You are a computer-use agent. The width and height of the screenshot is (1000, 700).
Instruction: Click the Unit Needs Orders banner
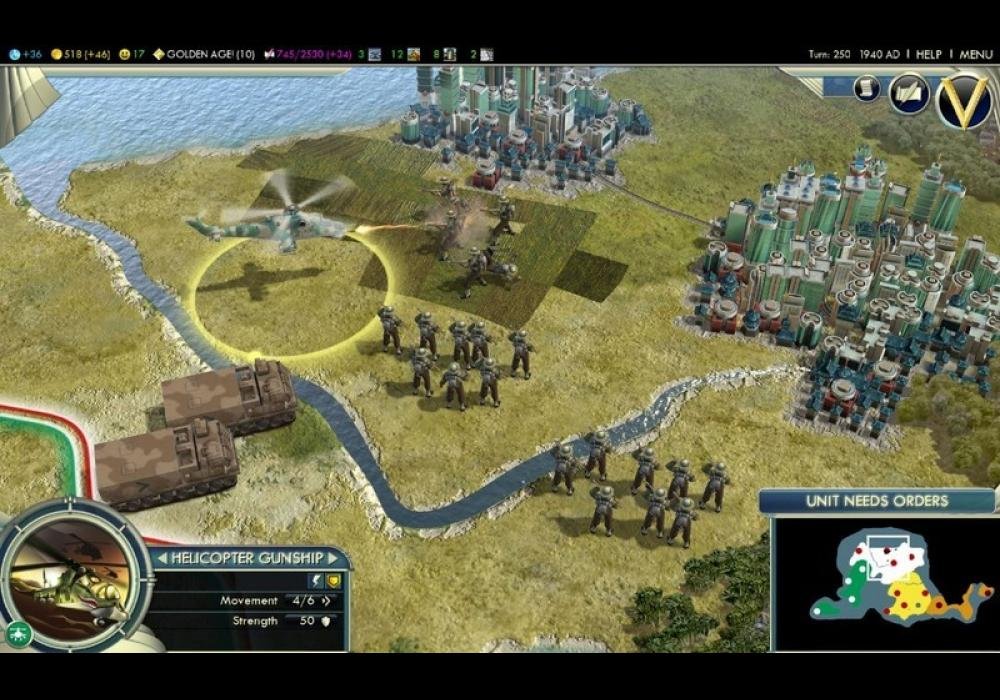(x=877, y=501)
